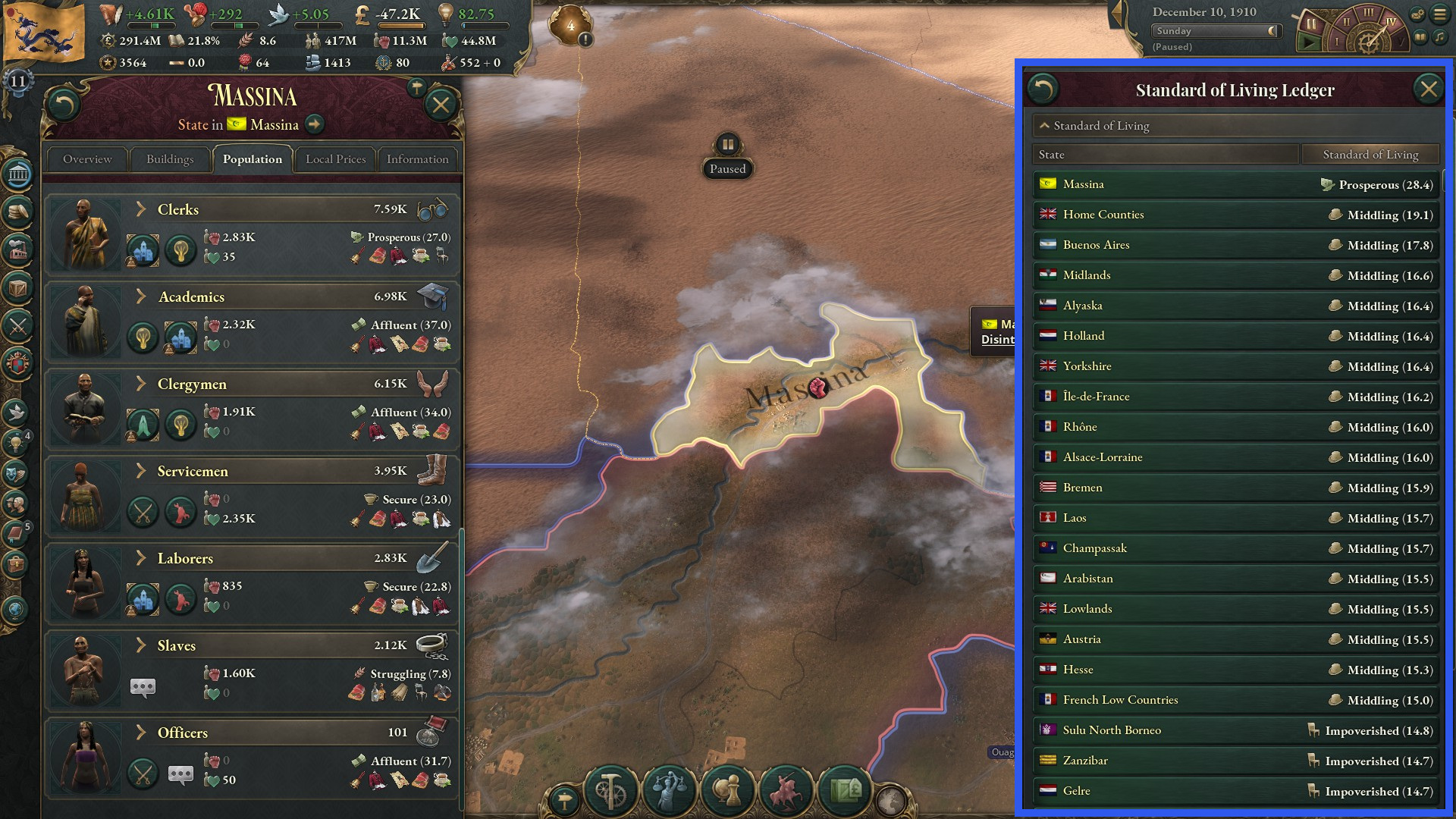This screenshot has height=819, width=1456.
Task: Open military panel with cavalry icon
Action: 789,792
